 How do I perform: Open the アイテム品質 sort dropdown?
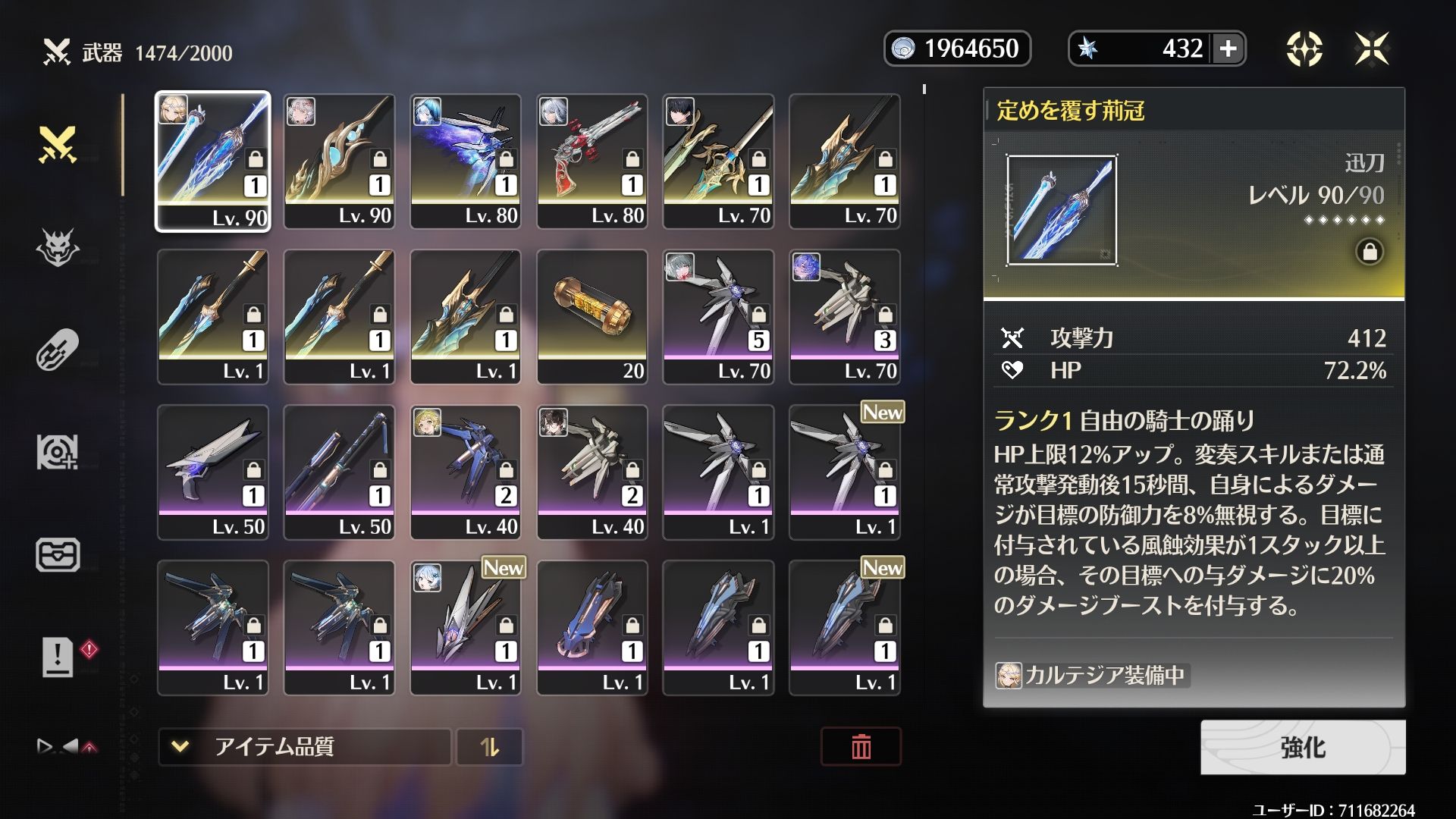(304, 747)
